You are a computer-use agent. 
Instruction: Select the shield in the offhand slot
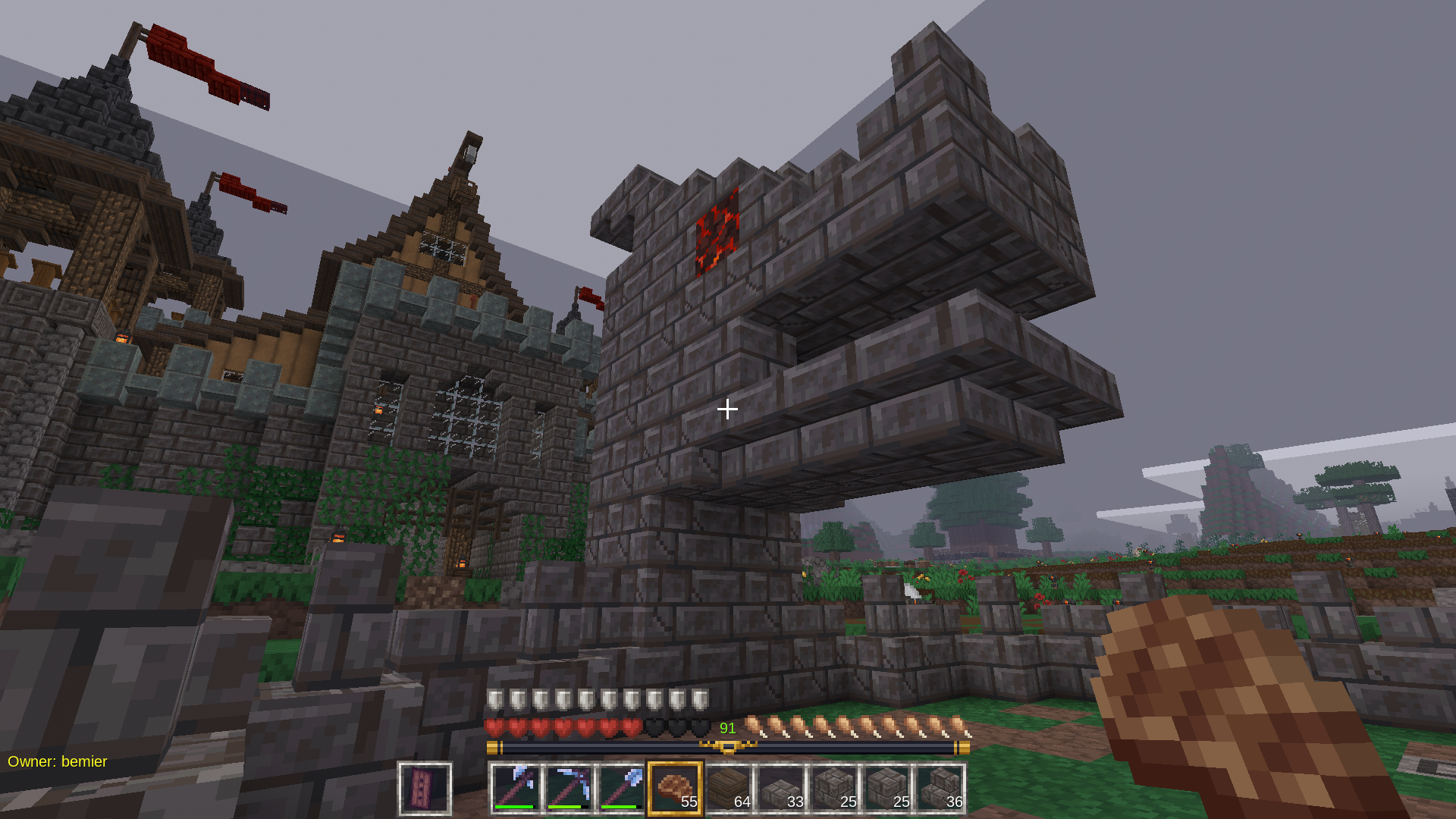425,789
